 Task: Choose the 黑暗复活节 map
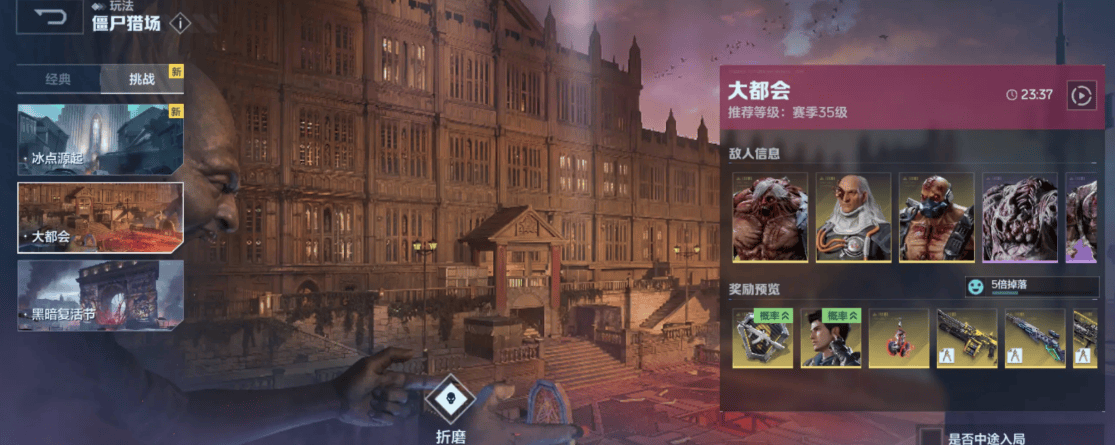click(x=100, y=295)
